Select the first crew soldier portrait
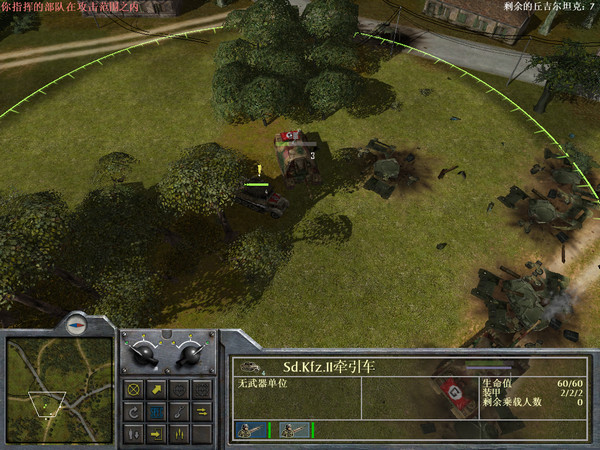 pos(247,430)
